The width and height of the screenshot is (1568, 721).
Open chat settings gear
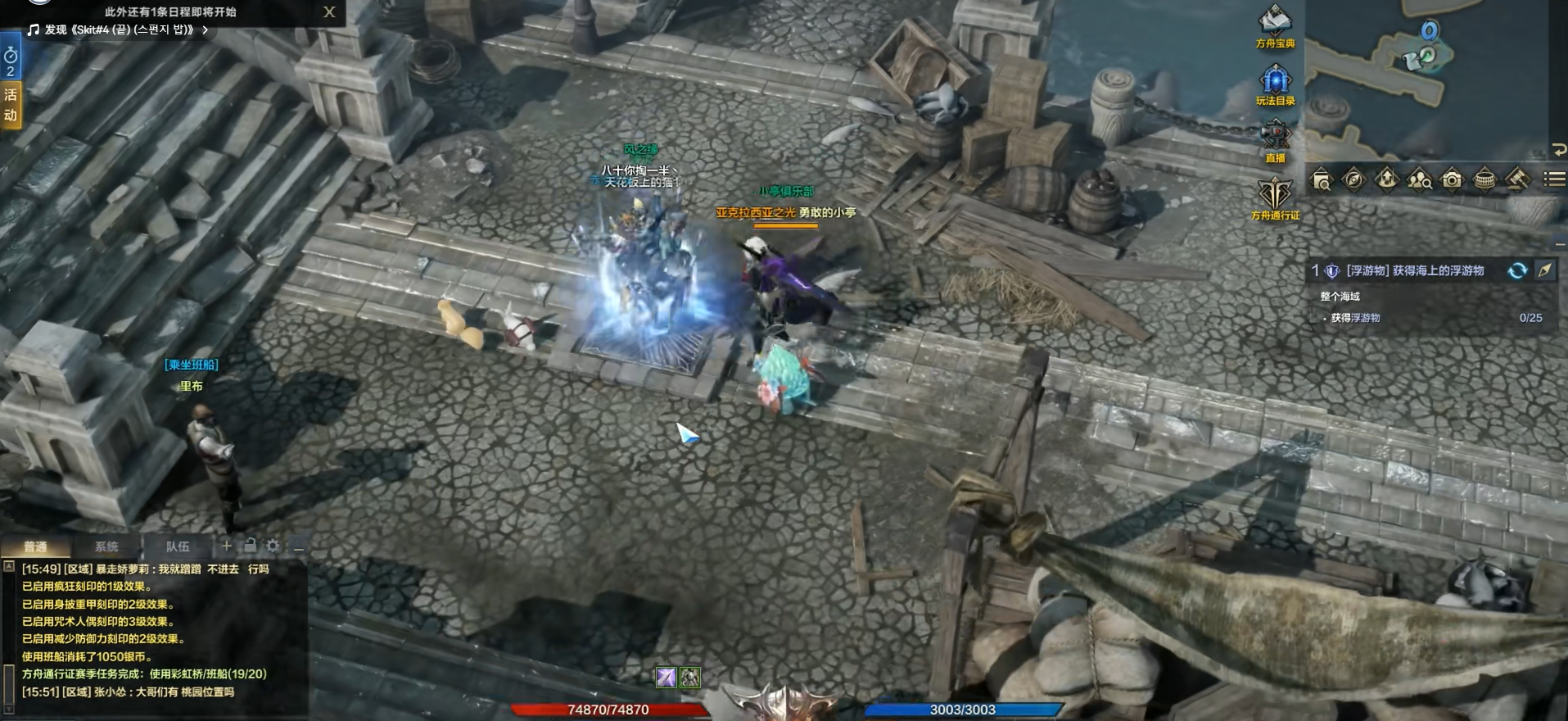[x=273, y=546]
